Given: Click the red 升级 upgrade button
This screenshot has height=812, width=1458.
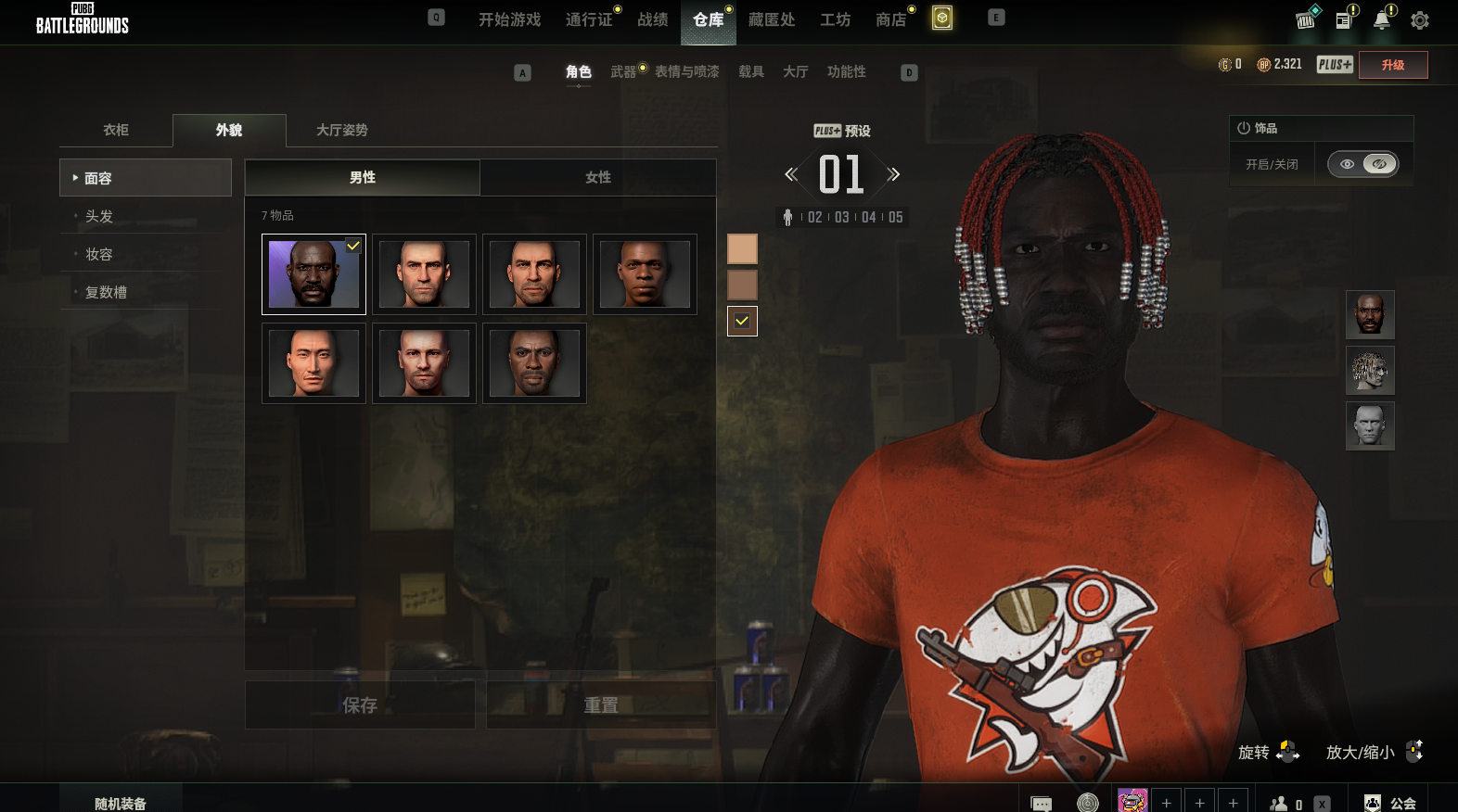Looking at the screenshot, I should 1392,65.
